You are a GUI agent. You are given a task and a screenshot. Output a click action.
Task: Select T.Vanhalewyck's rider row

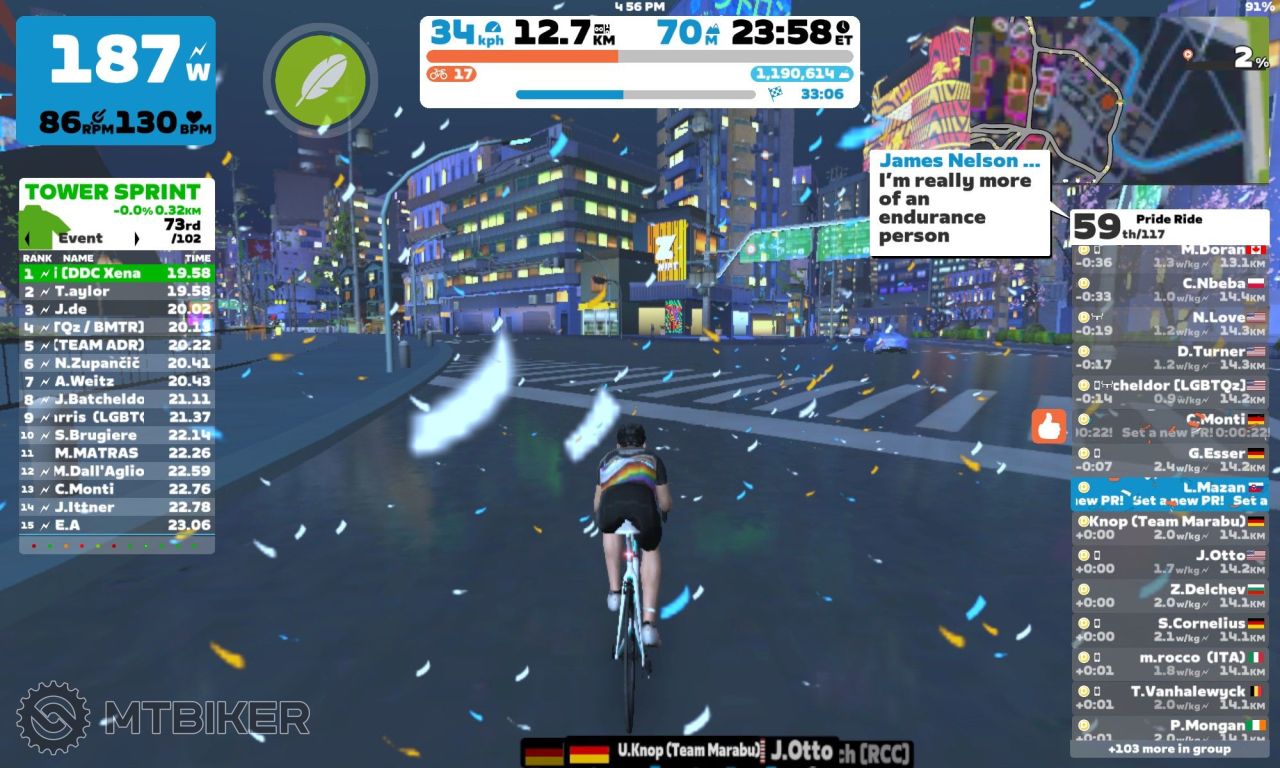pos(1170,698)
